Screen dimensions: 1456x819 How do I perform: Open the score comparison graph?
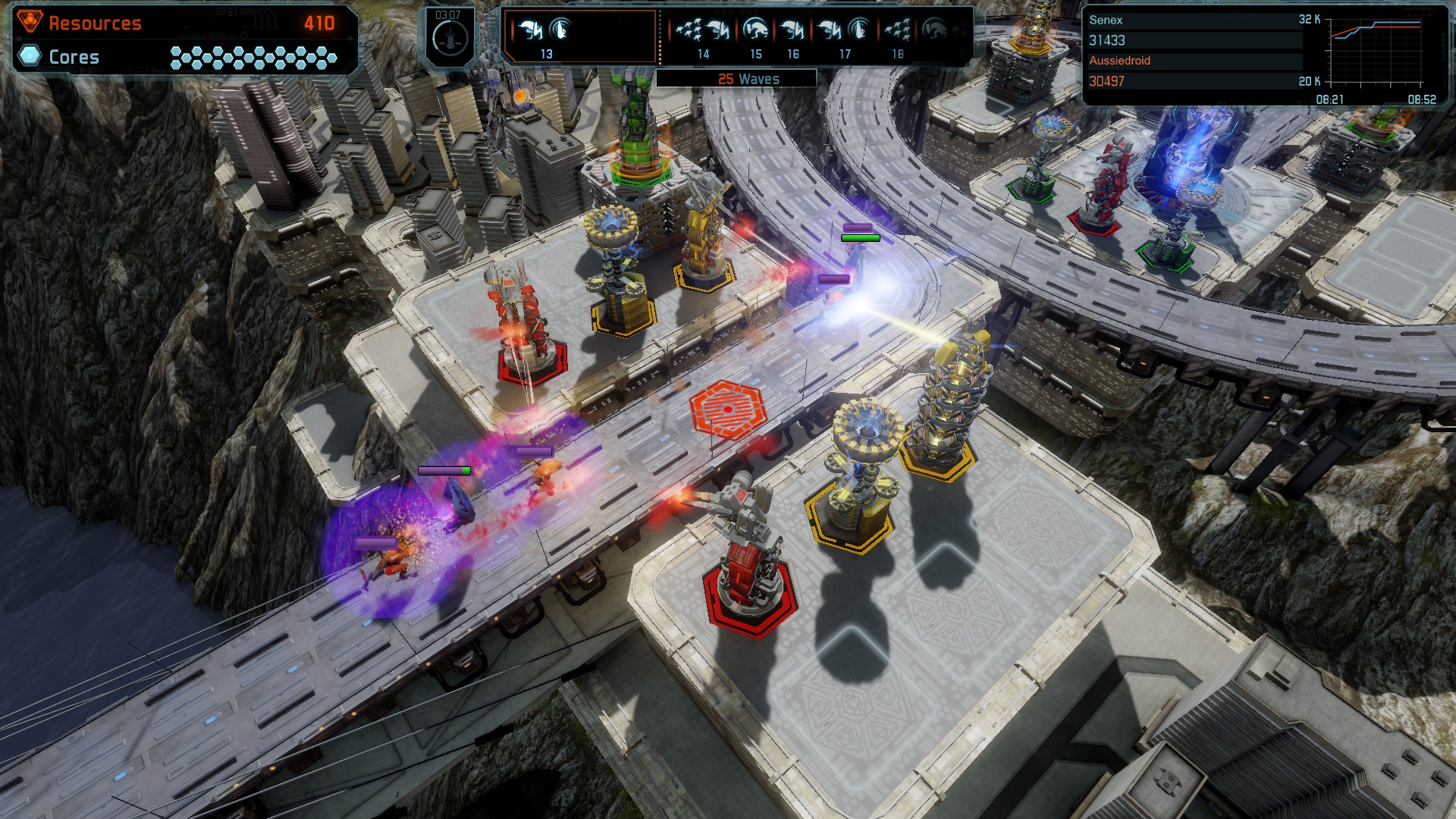tap(1374, 55)
